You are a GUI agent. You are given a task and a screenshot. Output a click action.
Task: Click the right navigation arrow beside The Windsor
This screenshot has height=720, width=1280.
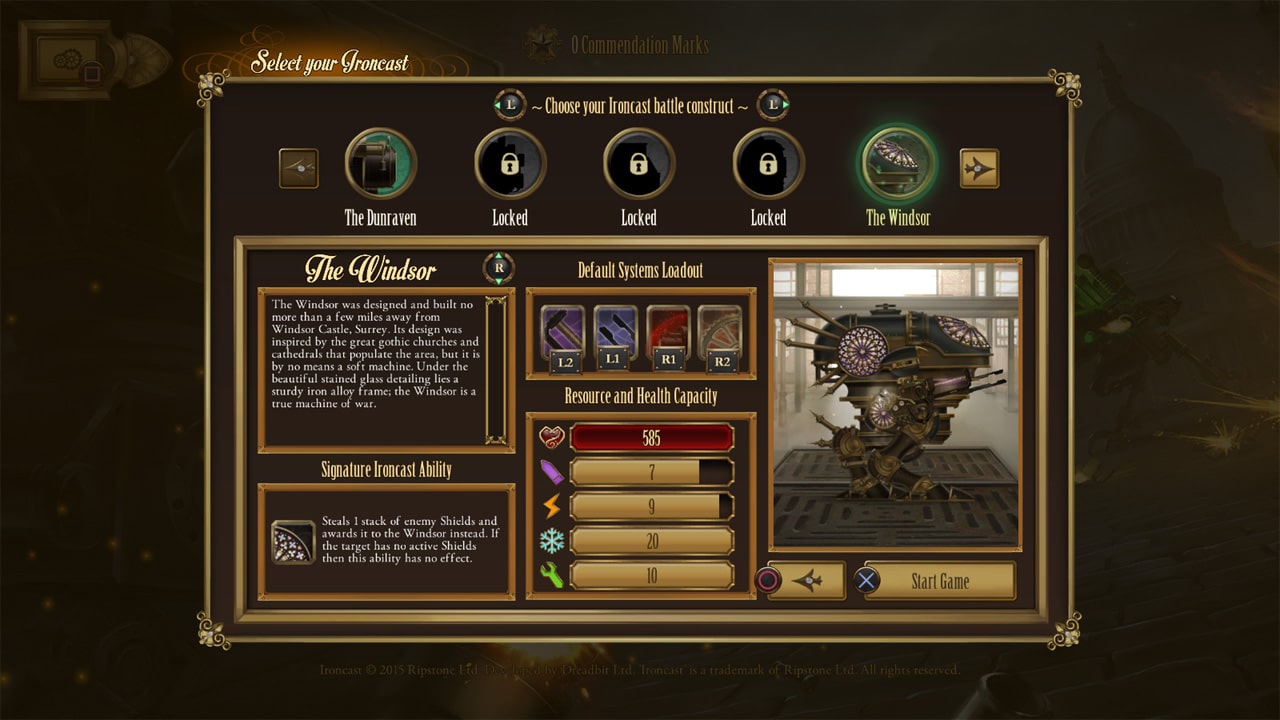977,168
